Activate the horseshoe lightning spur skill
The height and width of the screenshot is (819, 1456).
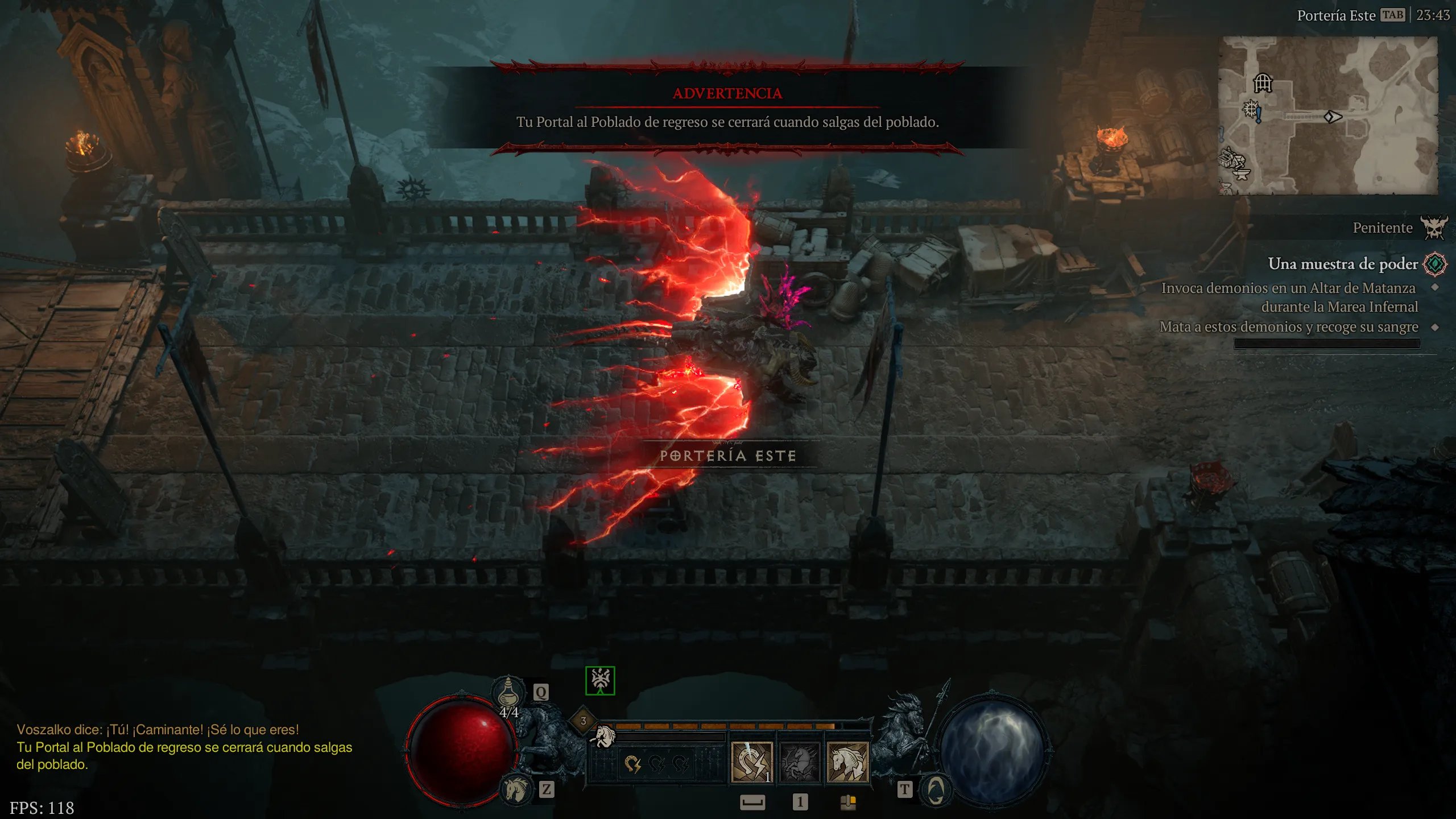click(751, 762)
